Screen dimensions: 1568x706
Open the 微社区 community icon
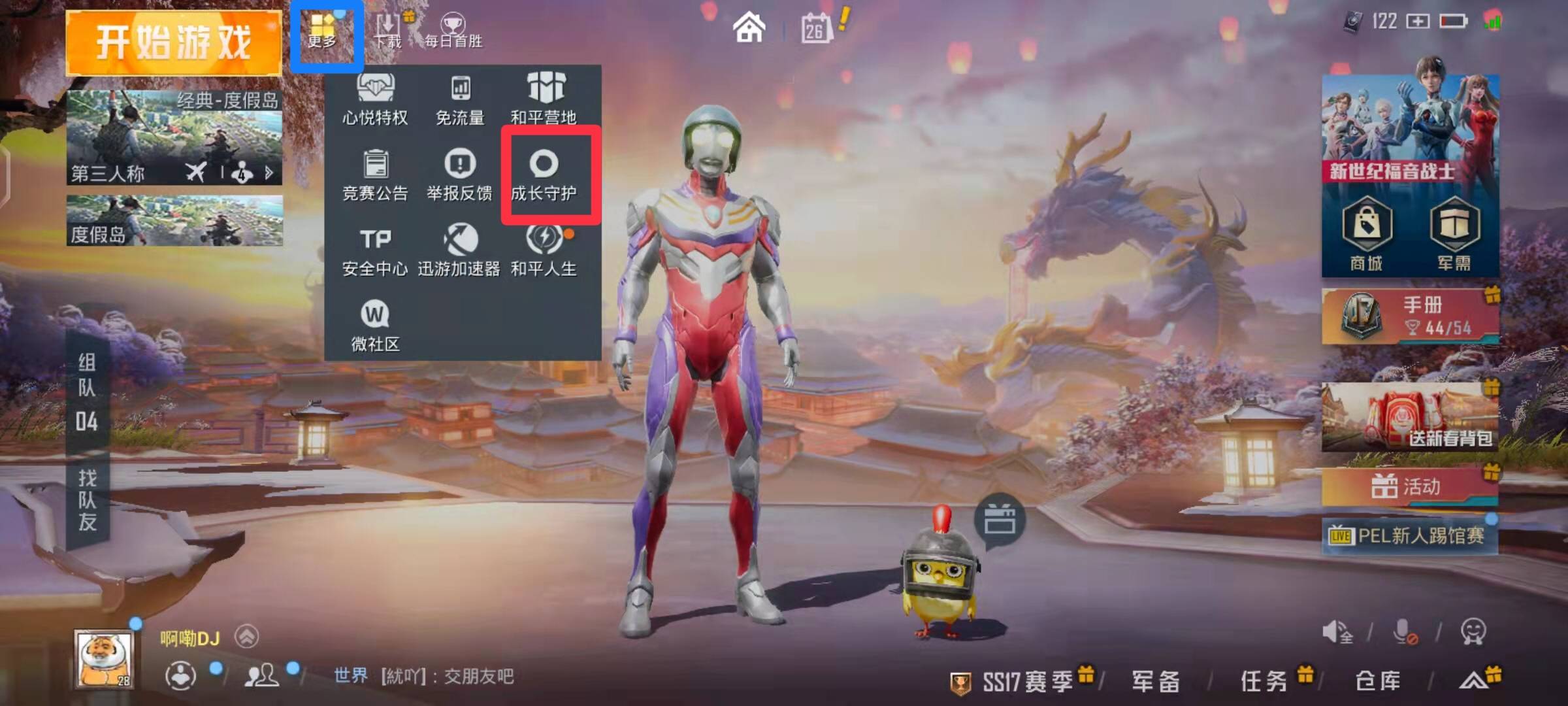(374, 325)
